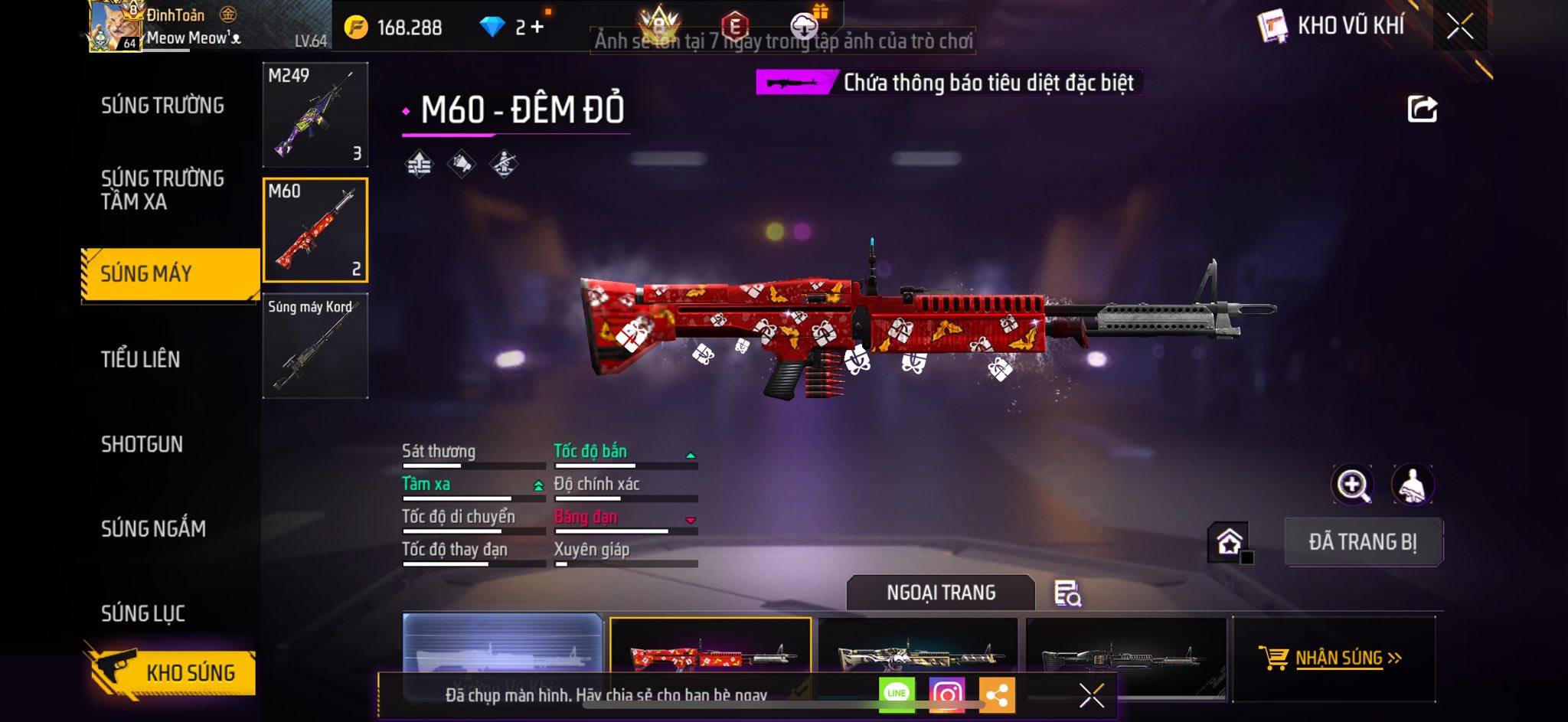1568x722 pixels.
Task: Choose the Shotgun category
Action: tap(142, 444)
